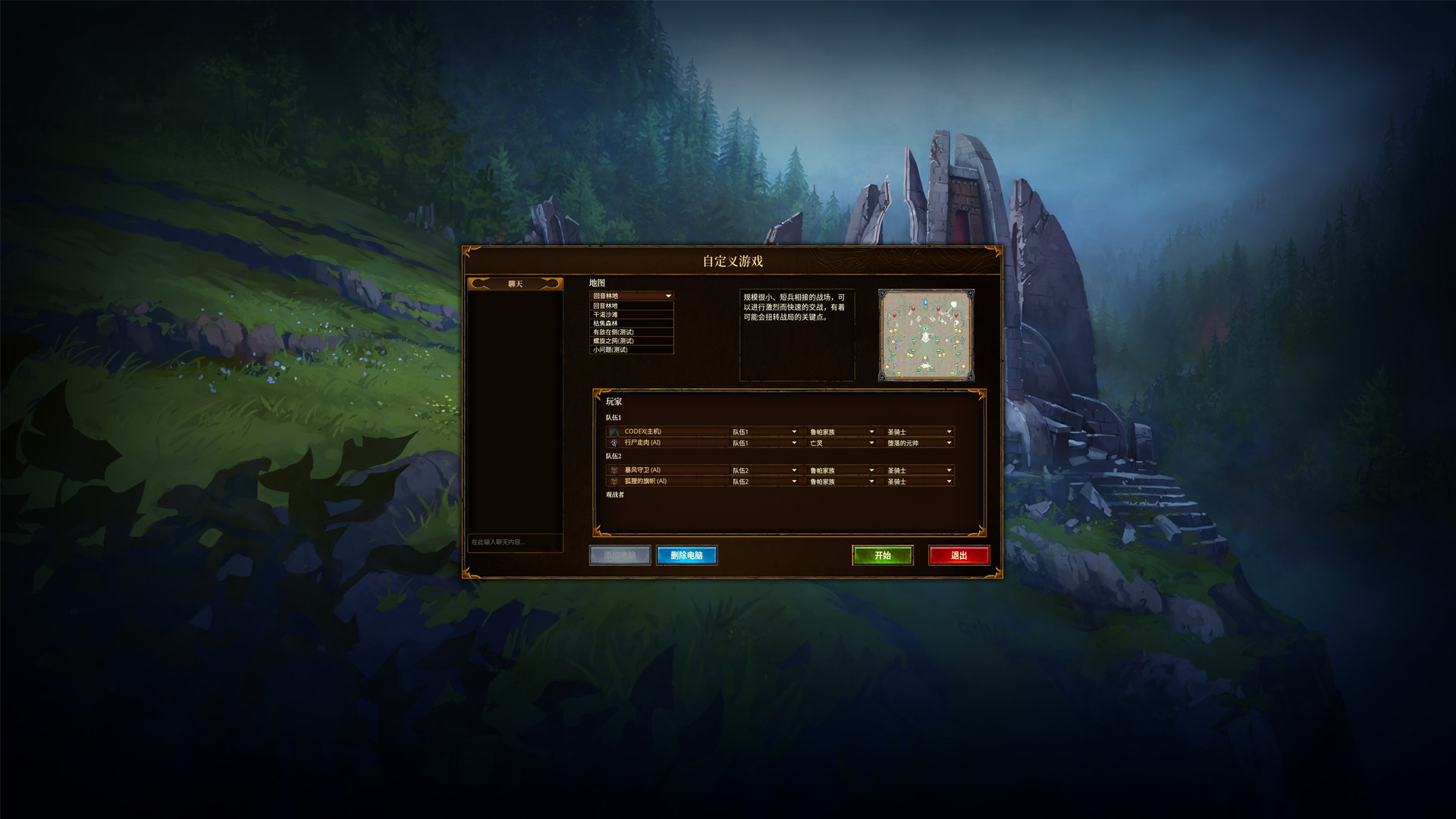Change the team of 暴风守卫 (AI)
The image size is (1456, 819).
coord(764,470)
